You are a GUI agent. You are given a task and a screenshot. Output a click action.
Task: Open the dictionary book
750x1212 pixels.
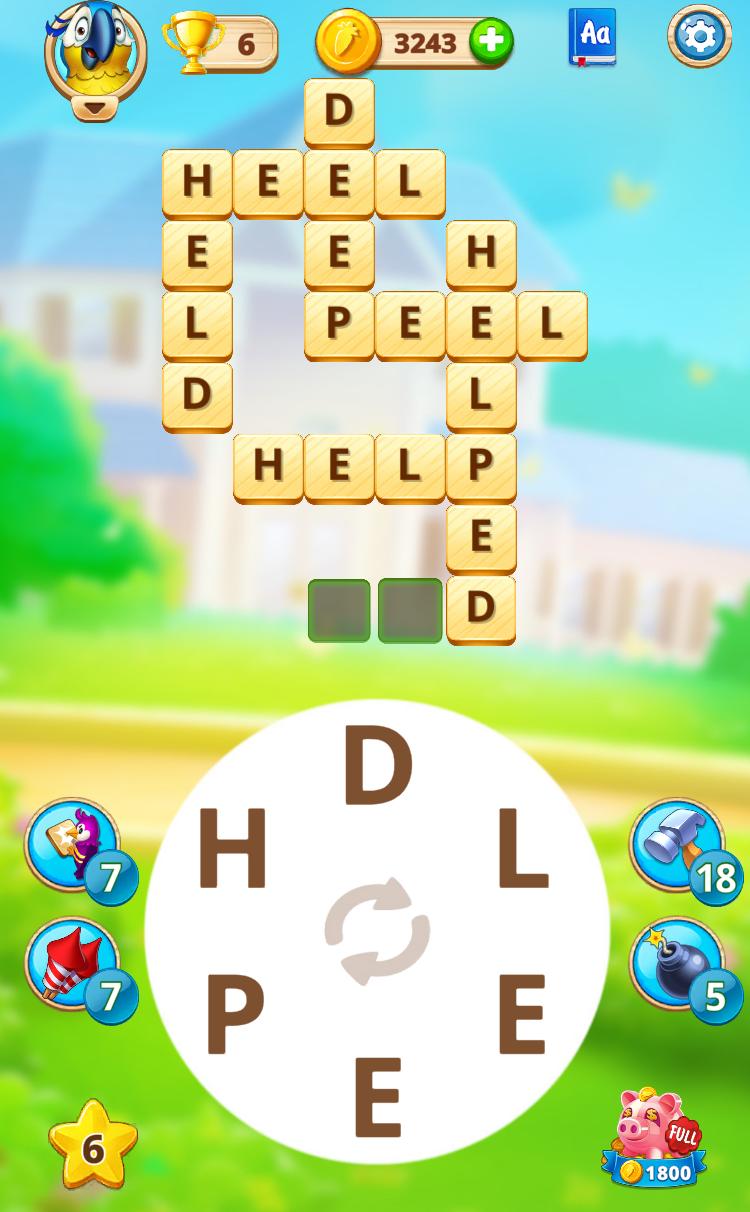click(x=593, y=37)
